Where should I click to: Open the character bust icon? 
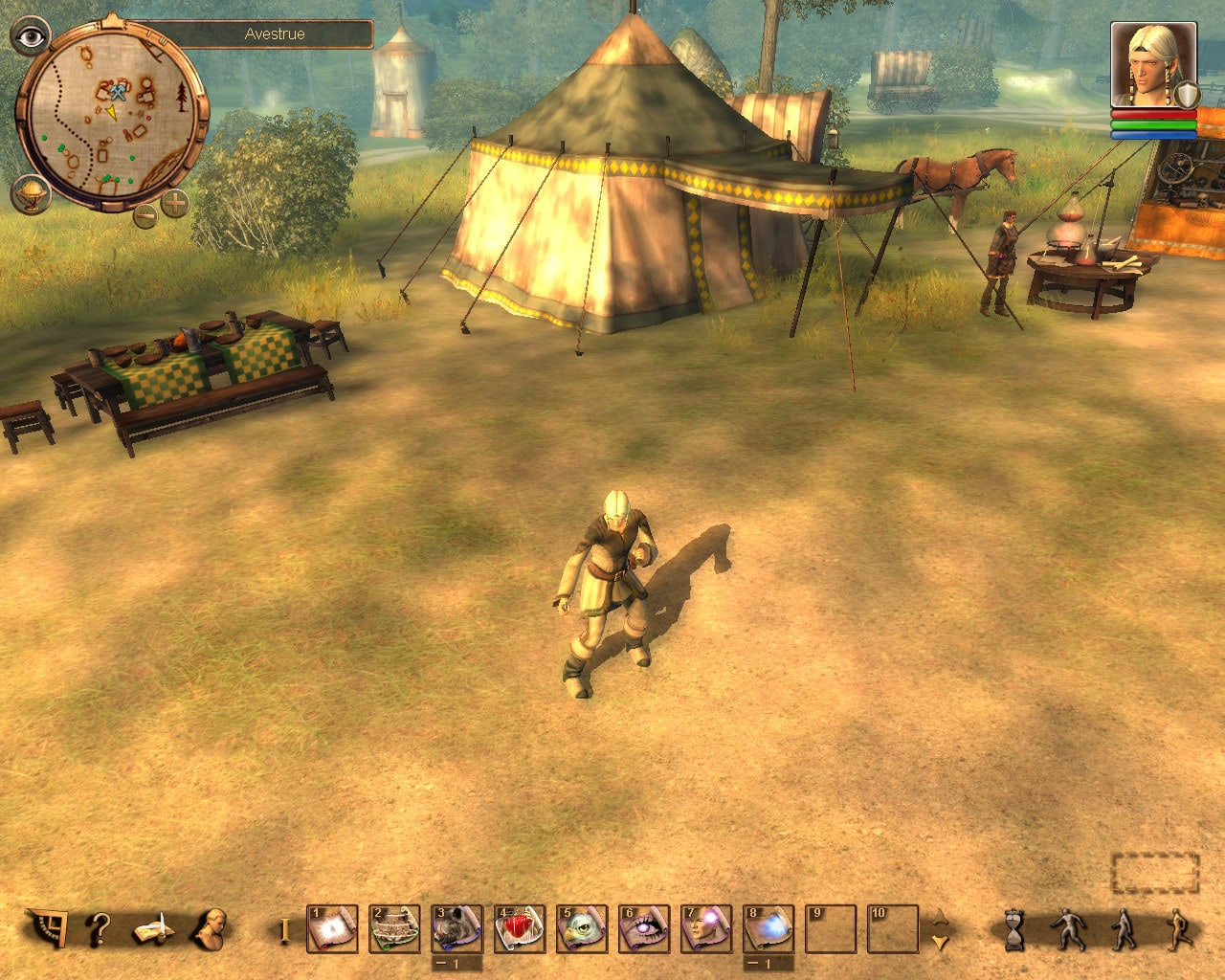tap(209, 927)
